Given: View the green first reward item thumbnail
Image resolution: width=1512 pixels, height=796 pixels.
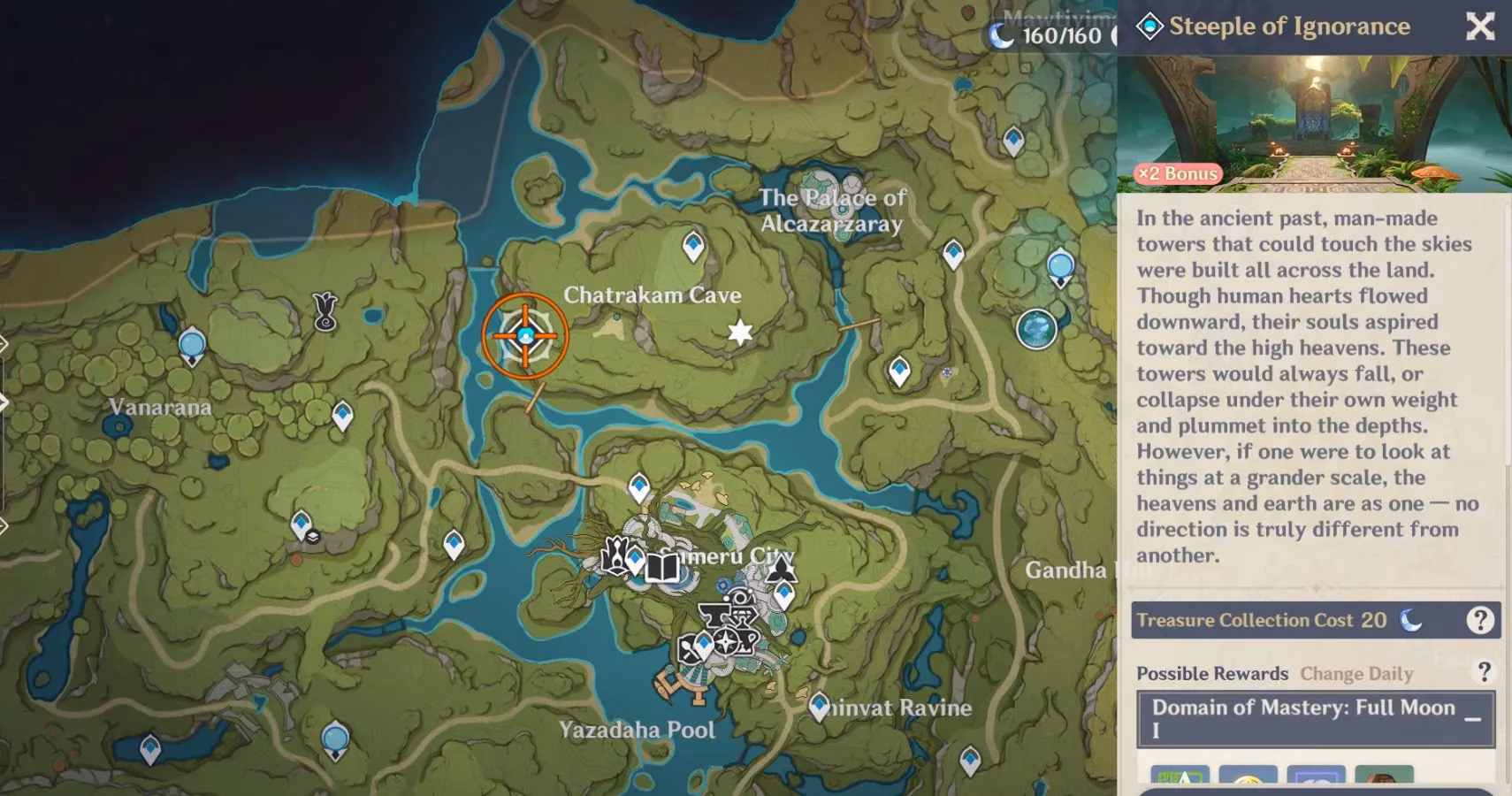Looking at the screenshot, I should [x=1180, y=778].
